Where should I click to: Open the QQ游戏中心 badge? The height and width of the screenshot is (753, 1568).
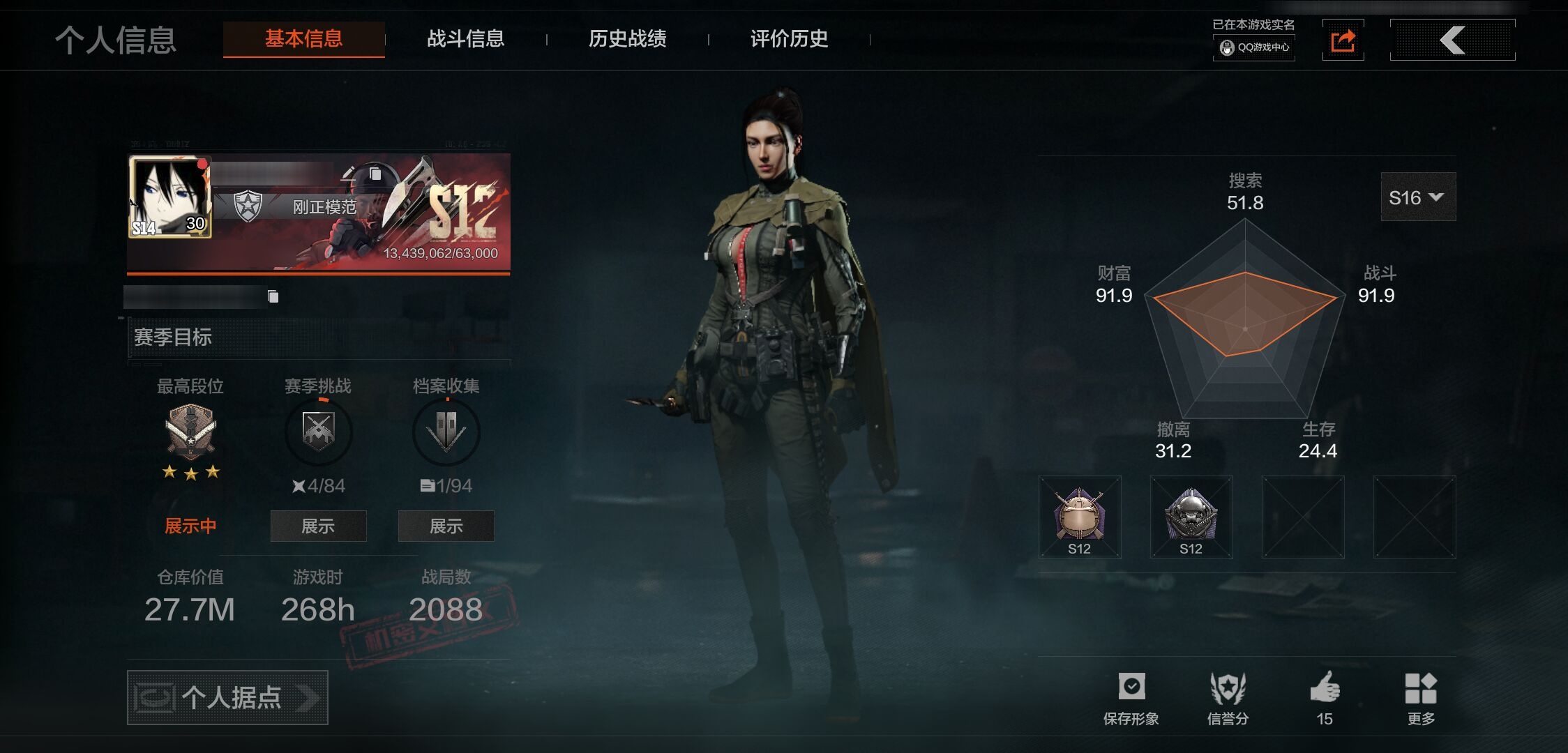pos(1254,47)
